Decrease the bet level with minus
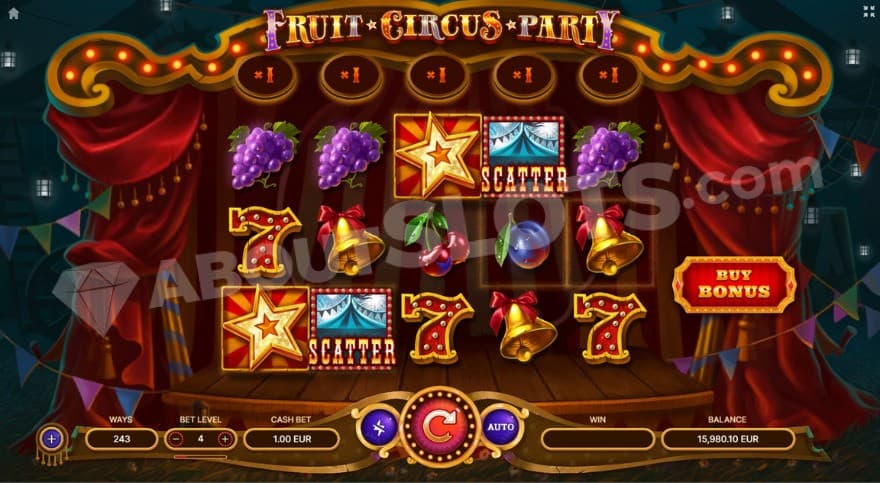This screenshot has width=880, height=483. (176, 438)
